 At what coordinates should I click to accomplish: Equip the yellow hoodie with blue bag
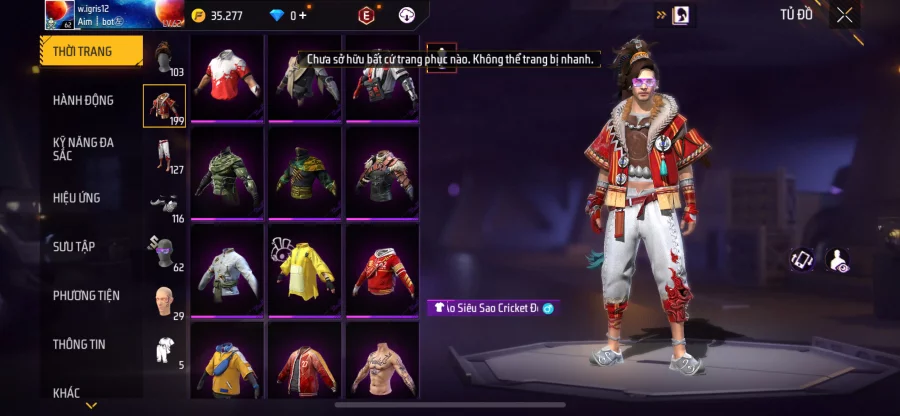point(227,364)
